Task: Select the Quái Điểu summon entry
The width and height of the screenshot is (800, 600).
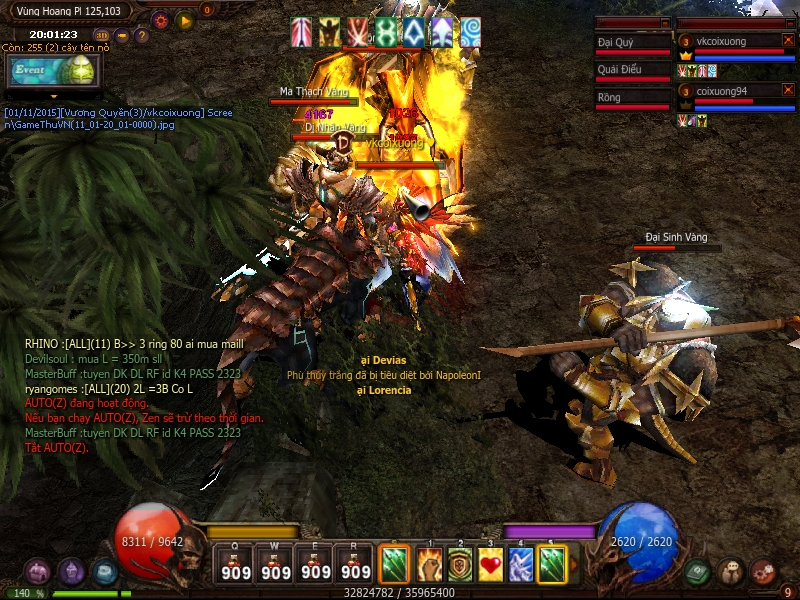Action: tap(632, 70)
